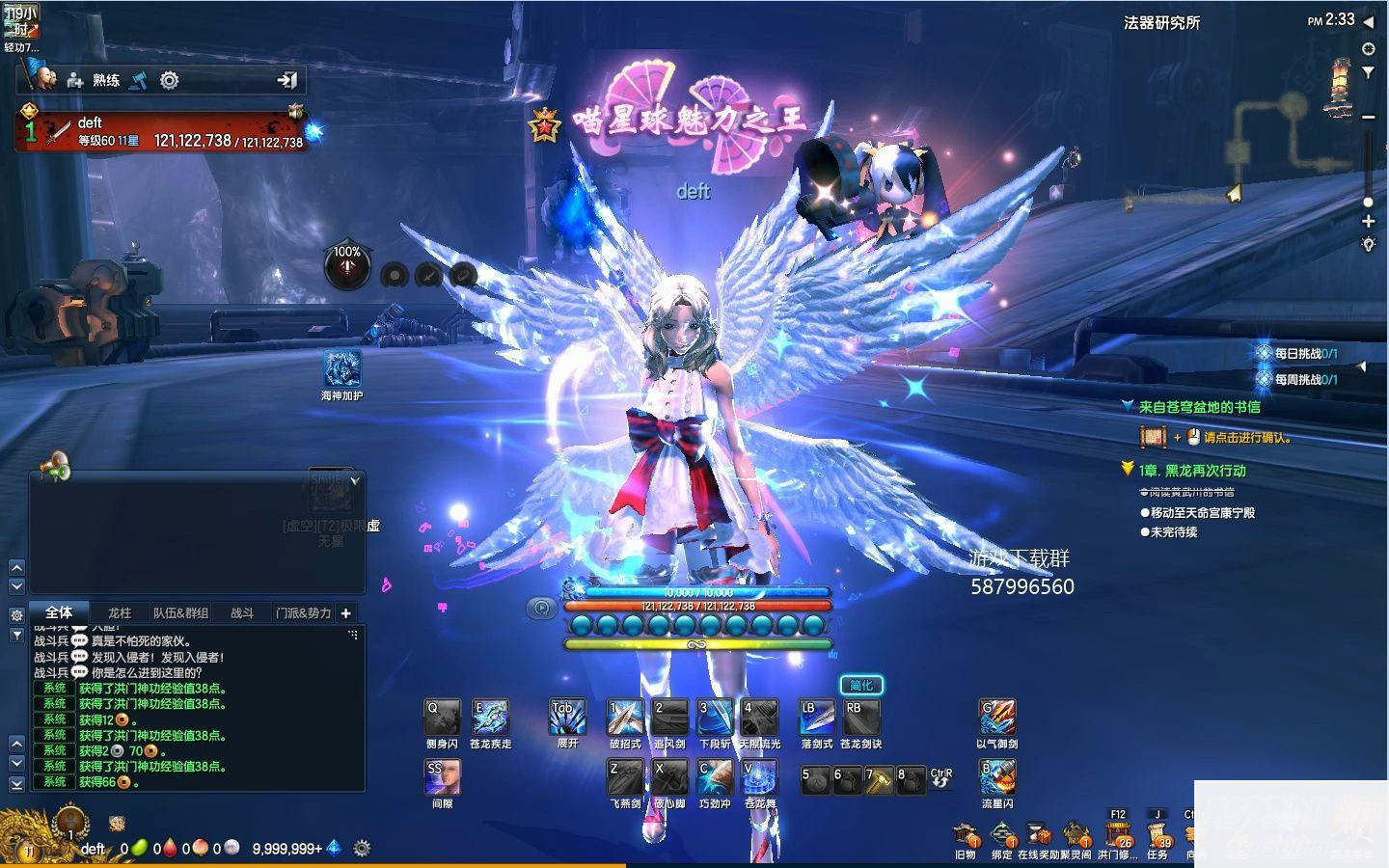The width and height of the screenshot is (1389, 868).
Task: Activate the 苍龙疾走 skill icon
Action: [x=490, y=719]
